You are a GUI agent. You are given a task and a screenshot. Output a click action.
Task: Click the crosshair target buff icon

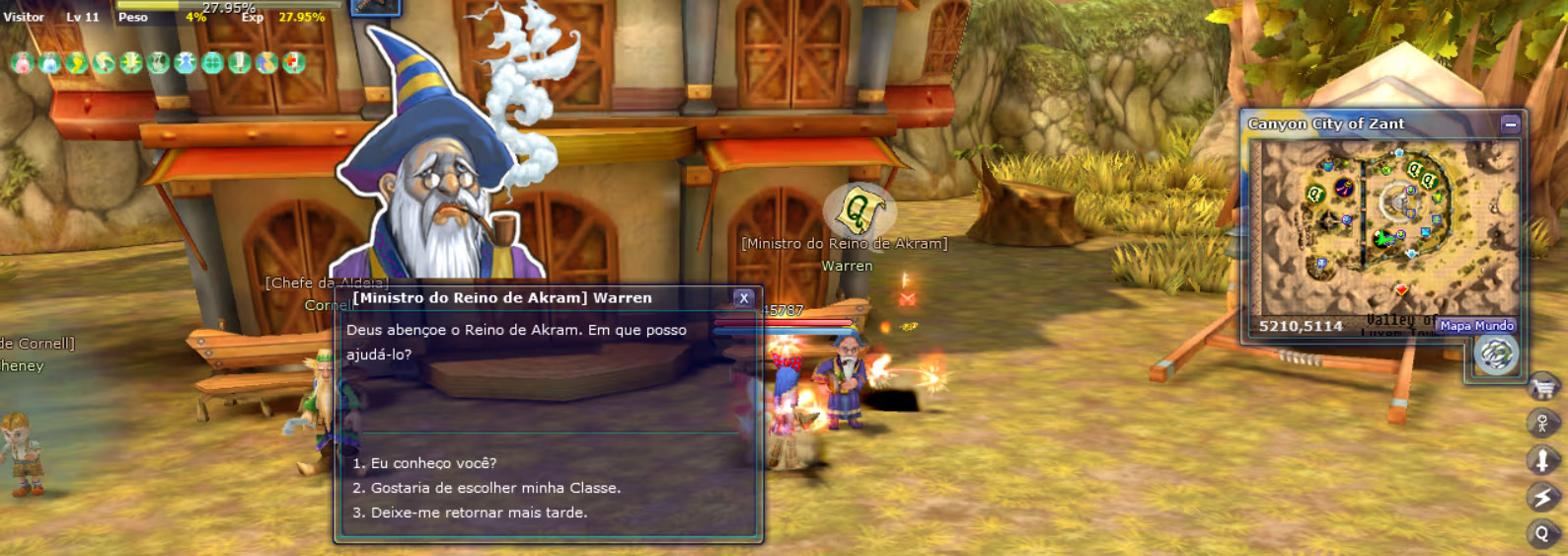[x=212, y=63]
